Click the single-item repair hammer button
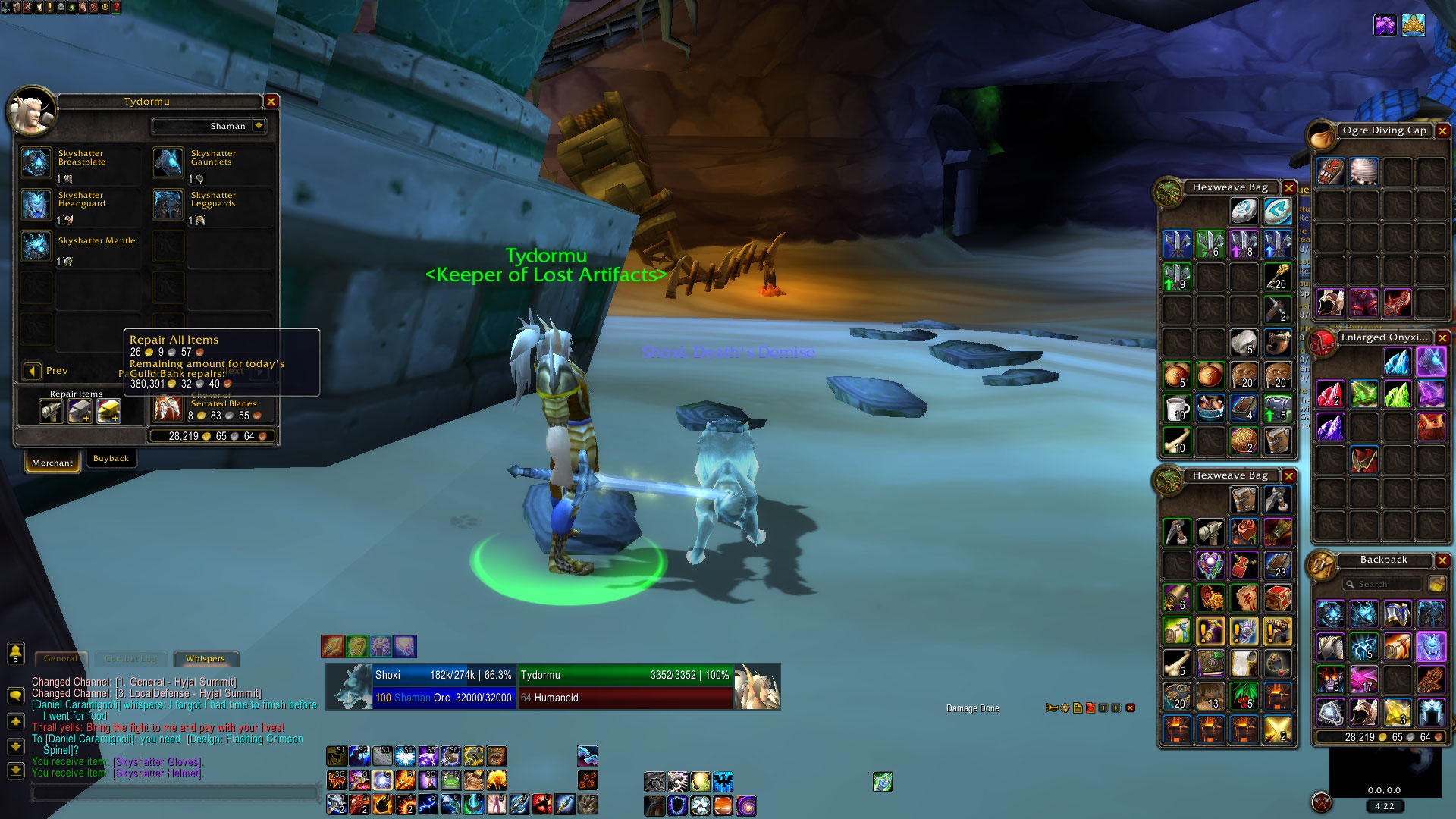The width and height of the screenshot is (1456, 819). point(51,412)
